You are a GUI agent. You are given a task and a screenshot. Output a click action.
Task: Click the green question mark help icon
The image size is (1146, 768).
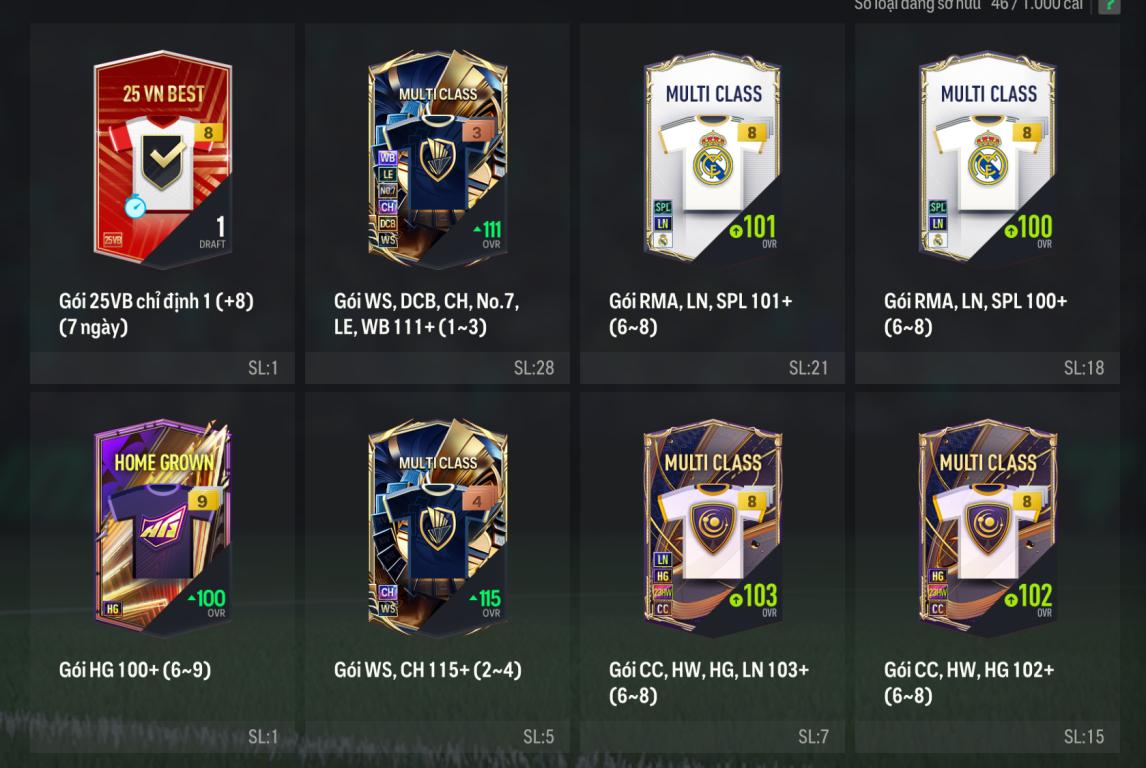click(x=1108, y=6)
